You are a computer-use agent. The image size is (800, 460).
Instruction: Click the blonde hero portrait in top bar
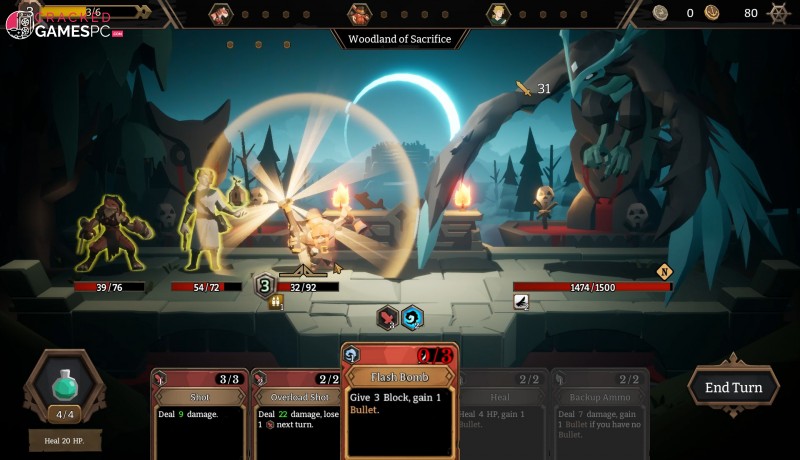tap(497, 13)
